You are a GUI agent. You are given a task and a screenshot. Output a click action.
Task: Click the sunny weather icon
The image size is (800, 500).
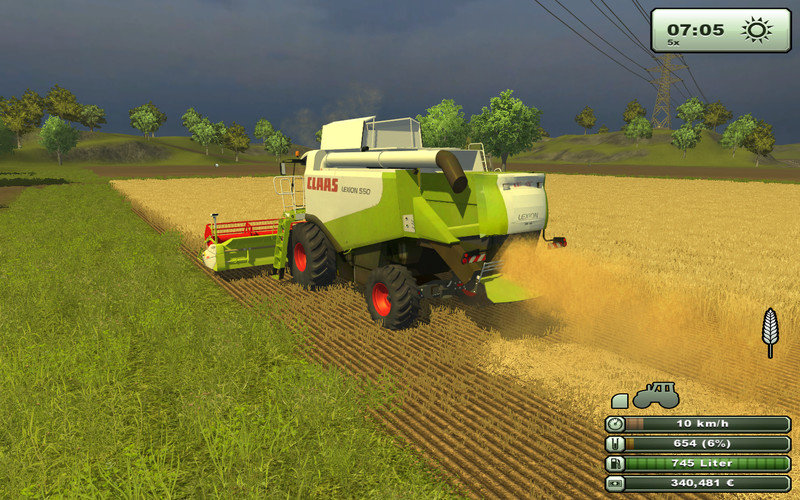tap(756, 29)
